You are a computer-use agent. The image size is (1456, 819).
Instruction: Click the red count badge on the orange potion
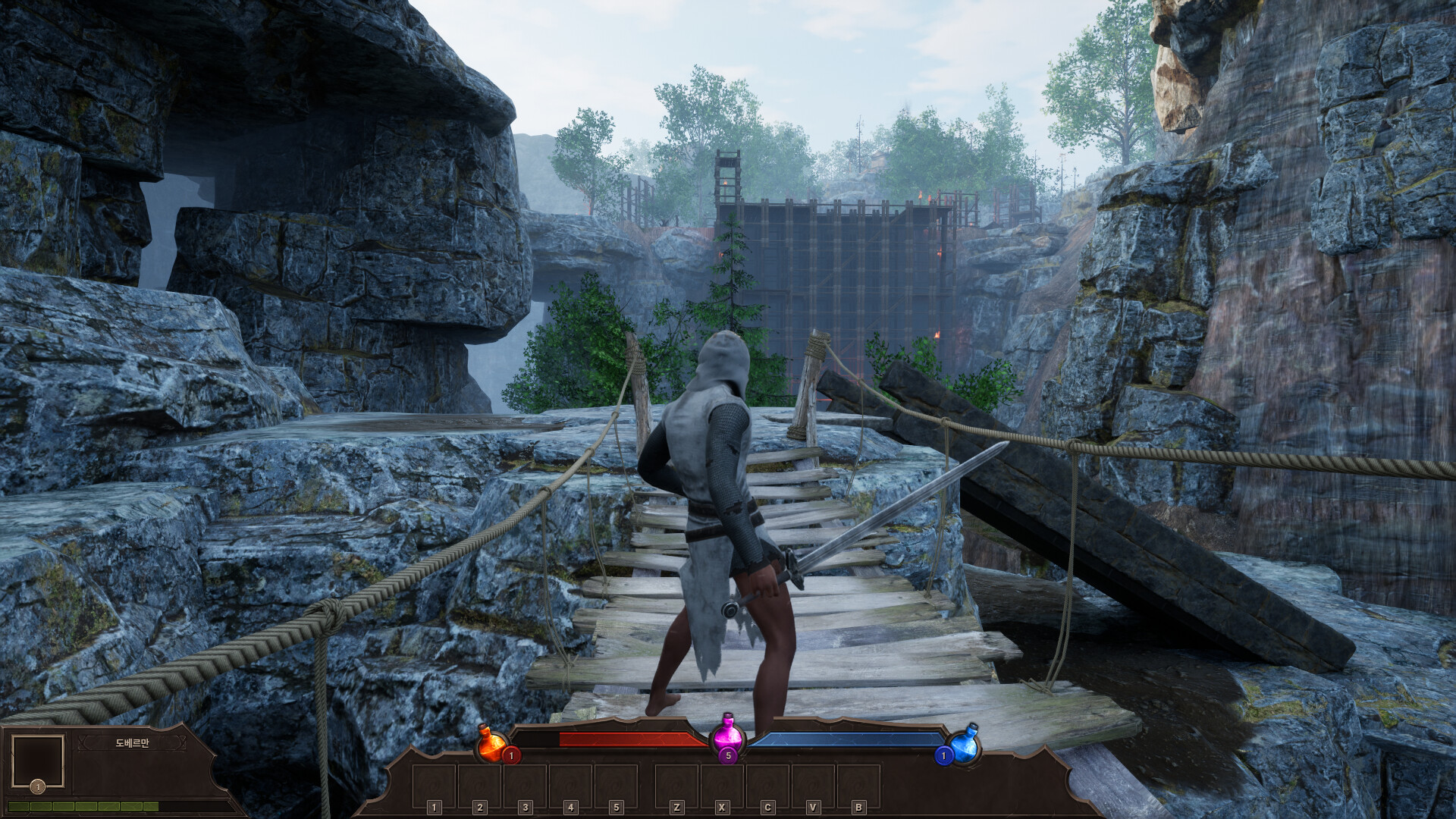tap(512, 757)
